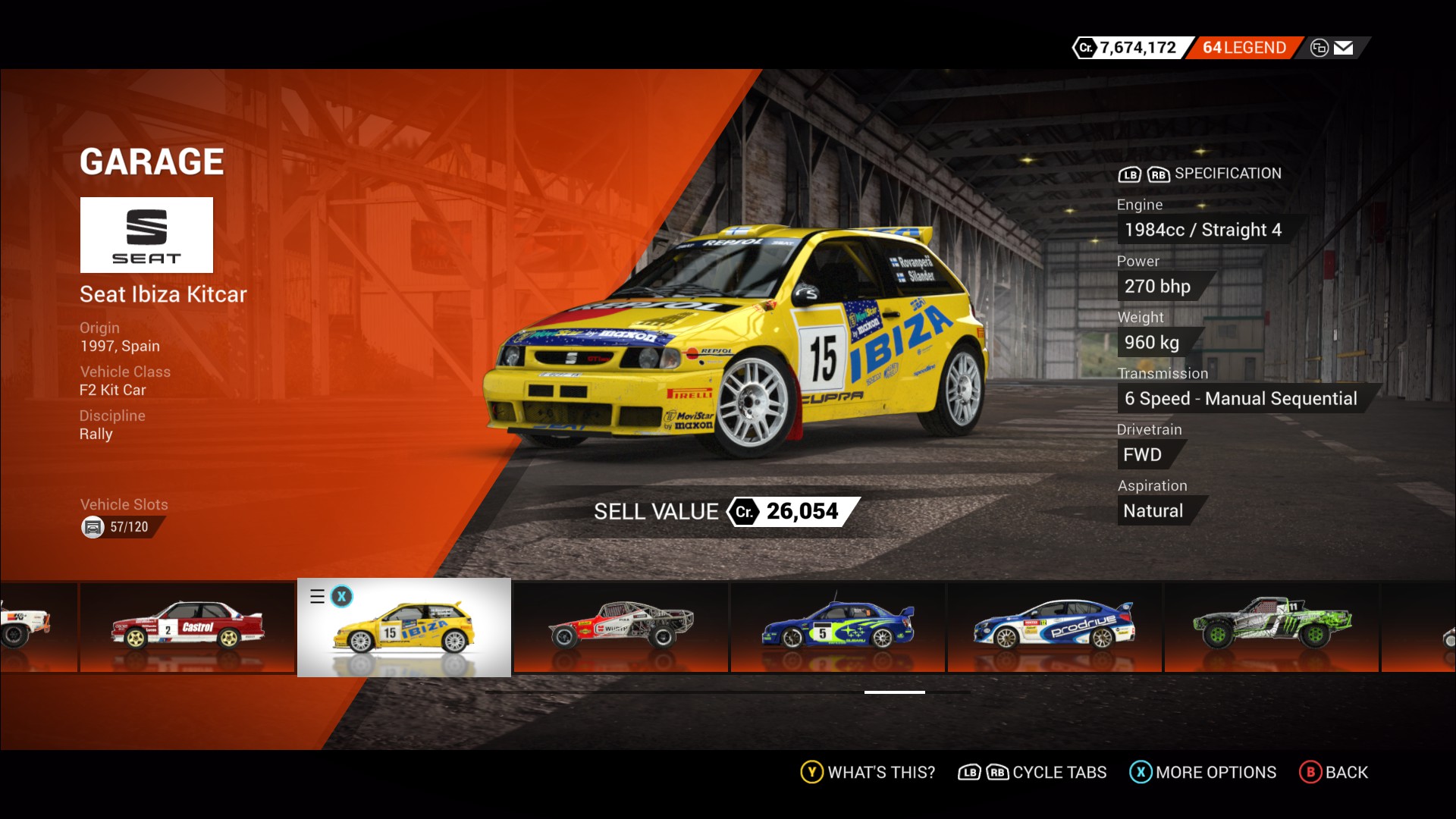Select the blue and white Prodrive car thumbnail
Viewport: 1456px width, 819px height.
(x=1055, y=626)
